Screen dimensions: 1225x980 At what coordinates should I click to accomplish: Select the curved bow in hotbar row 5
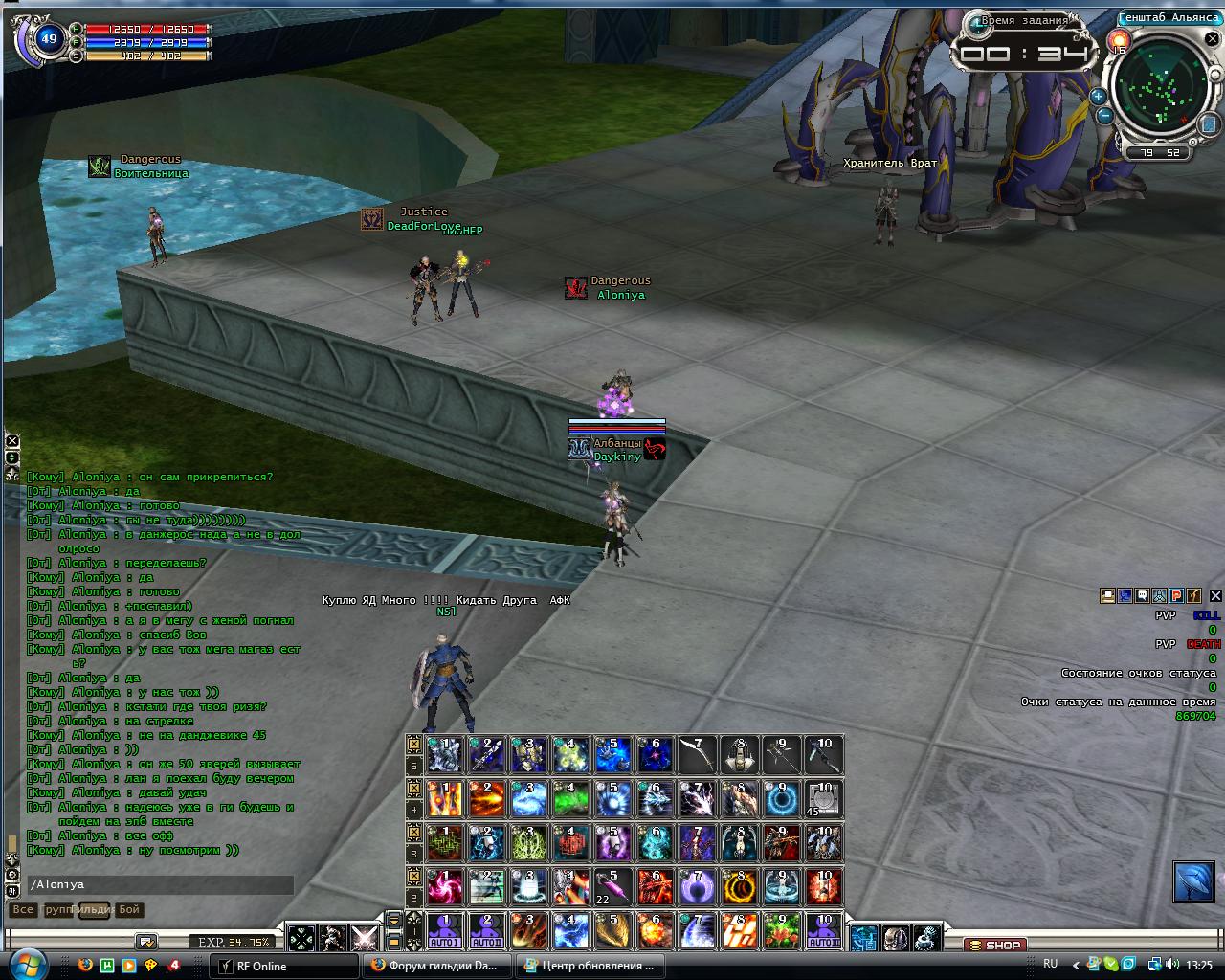pyautogui.click(x=698, y=755)
